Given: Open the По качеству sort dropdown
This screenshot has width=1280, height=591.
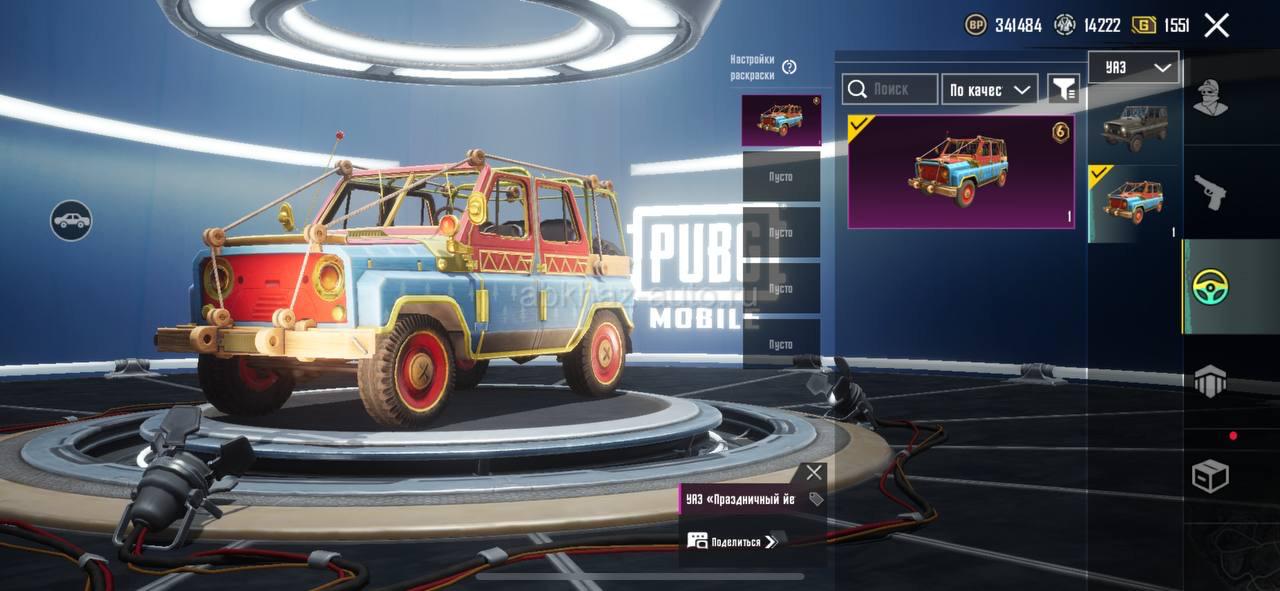Looking at the screenshot, I should click(989, 90).
